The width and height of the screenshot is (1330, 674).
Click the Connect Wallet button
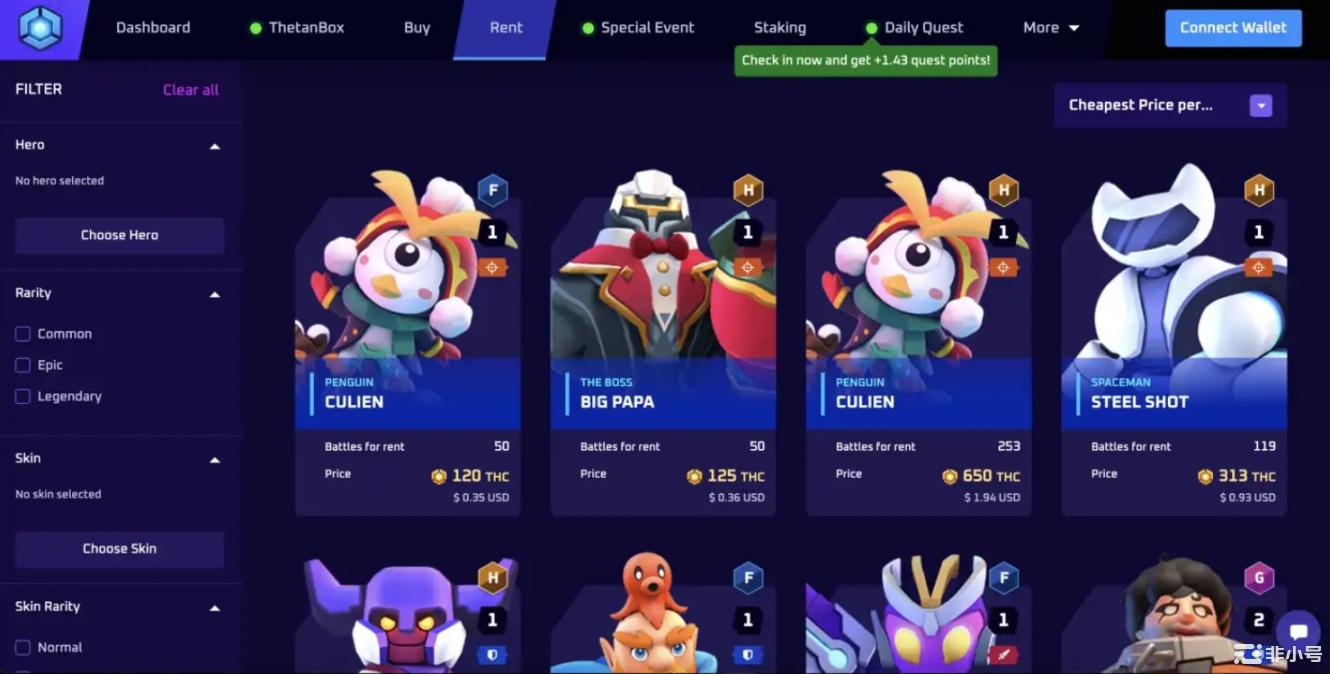coord(1233,28)
